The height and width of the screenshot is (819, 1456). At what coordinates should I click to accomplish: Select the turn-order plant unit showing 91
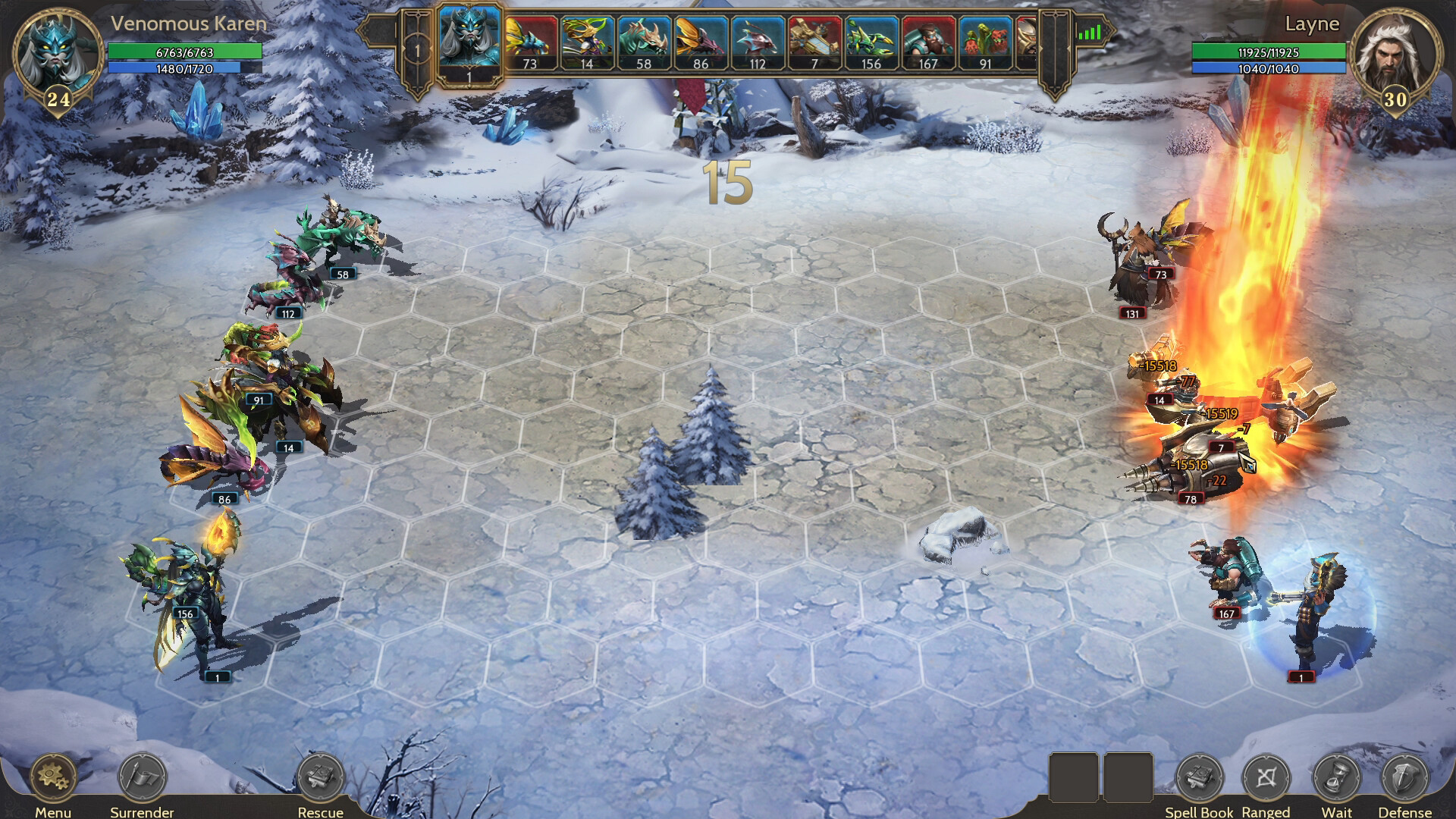(x=985, y=43)
